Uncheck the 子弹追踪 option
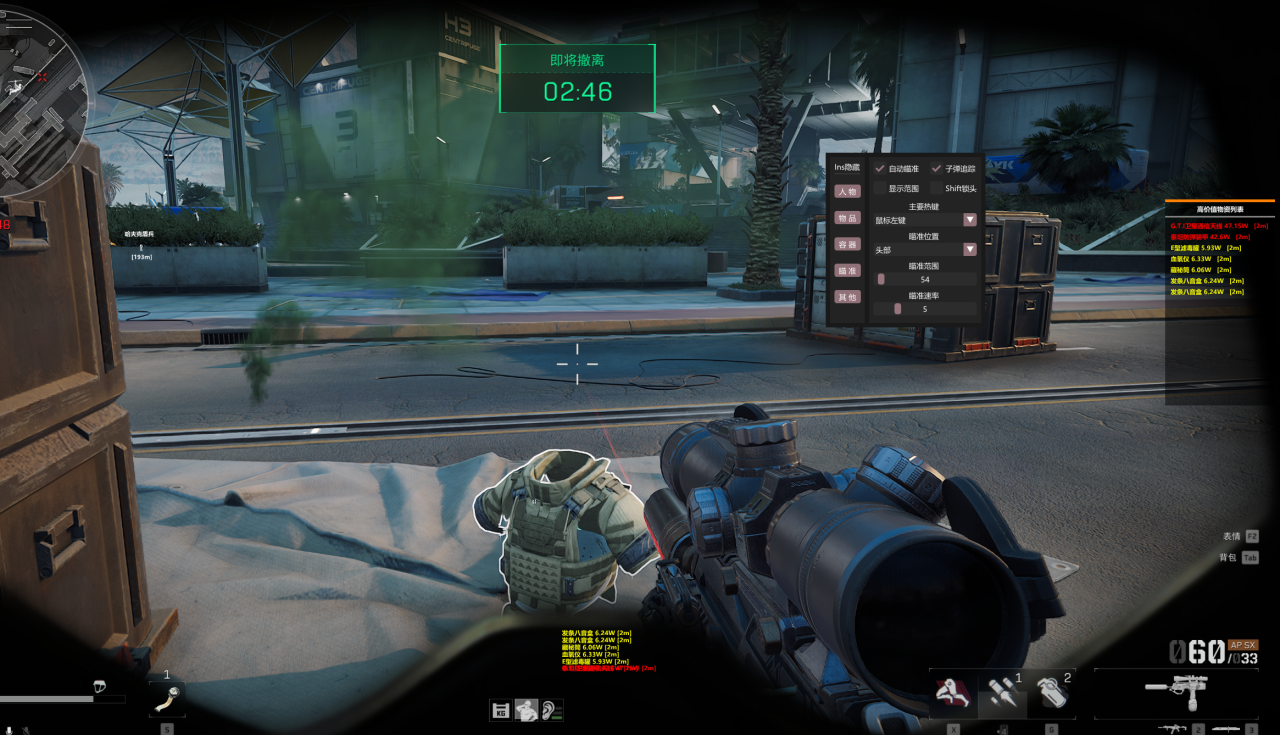The image size is (1280, 735). pyautogui.click(x=937, y=169)
